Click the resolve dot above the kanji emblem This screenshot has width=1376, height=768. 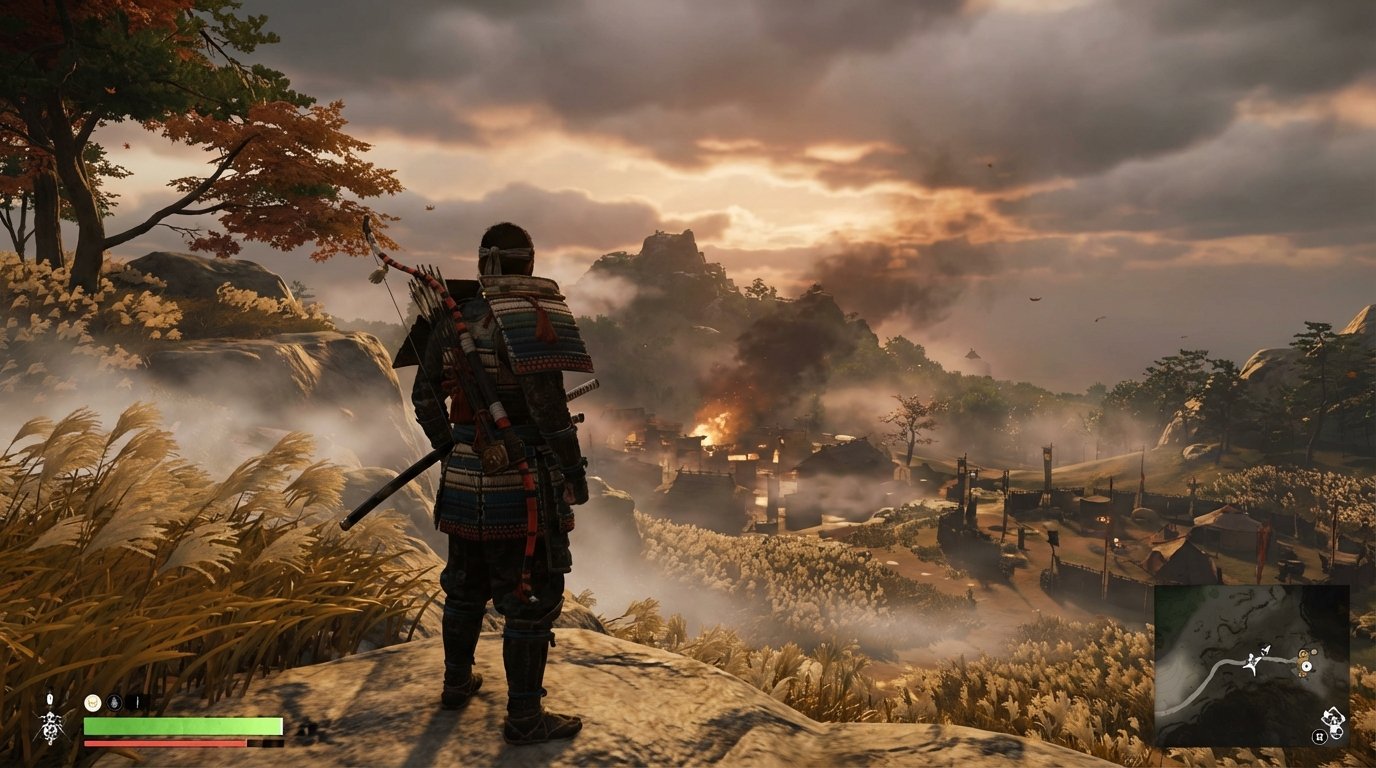click(50, 698)
